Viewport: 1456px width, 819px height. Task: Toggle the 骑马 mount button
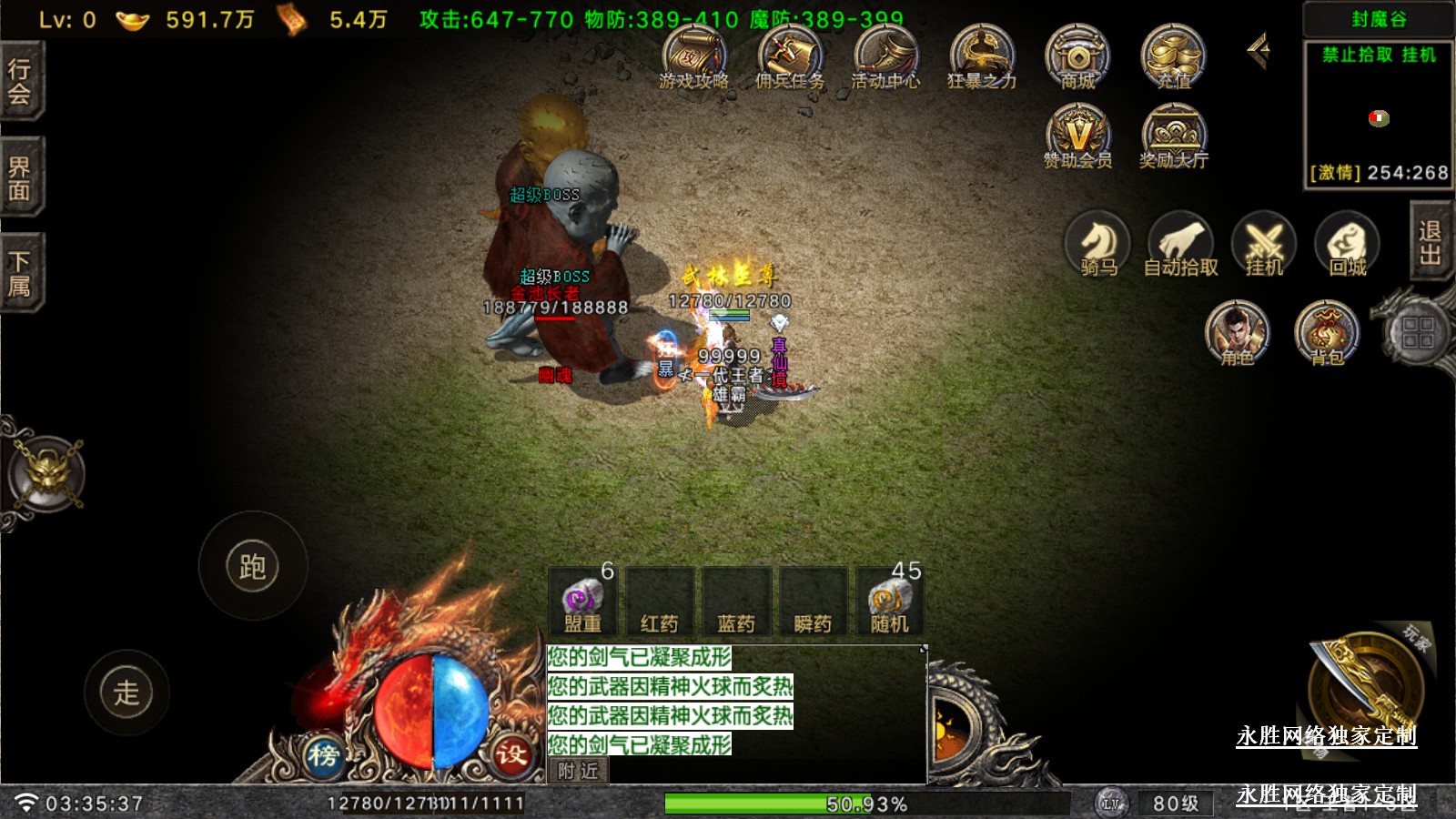tap(1097, 244)
